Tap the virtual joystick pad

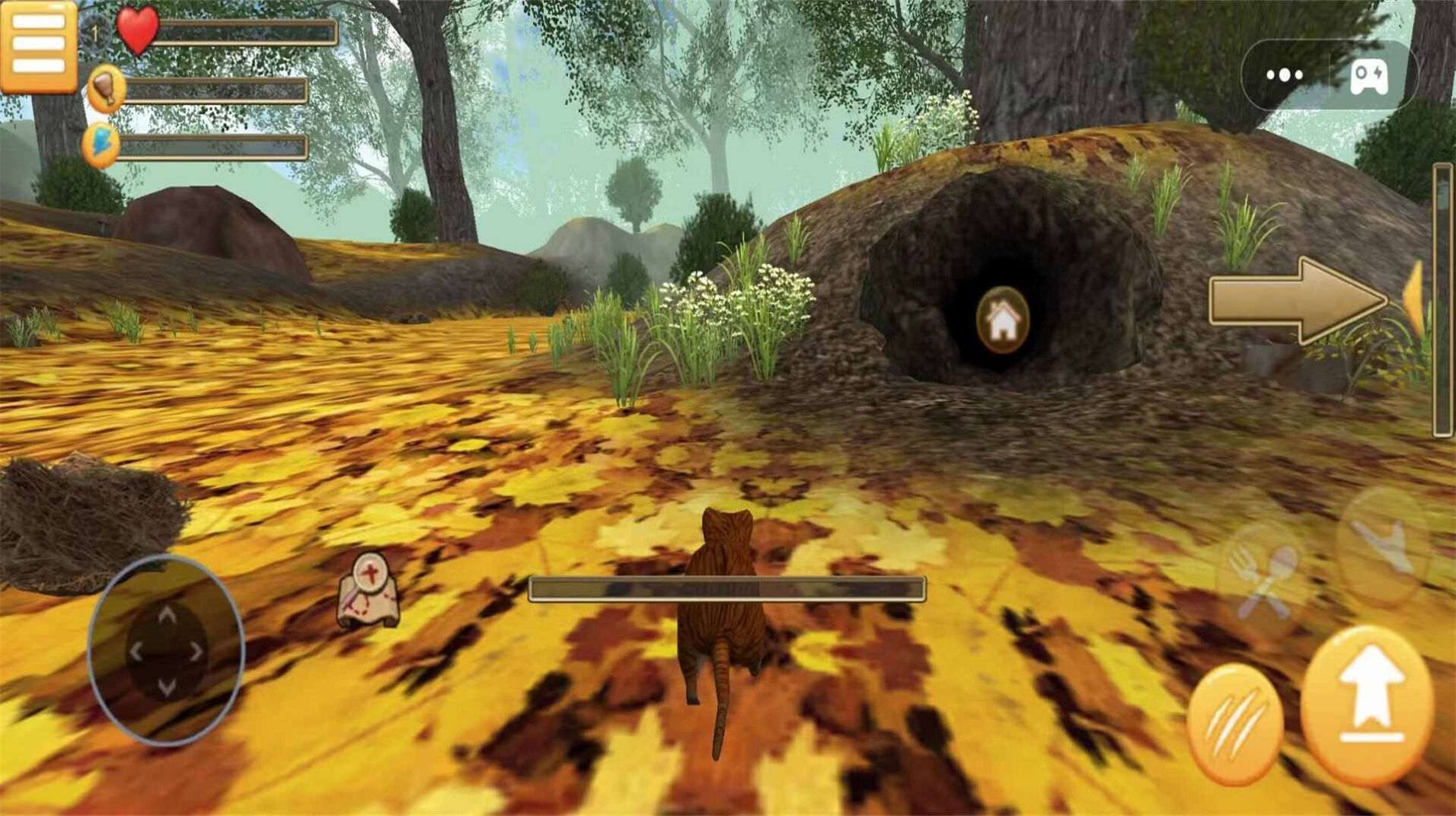point(166,651)
